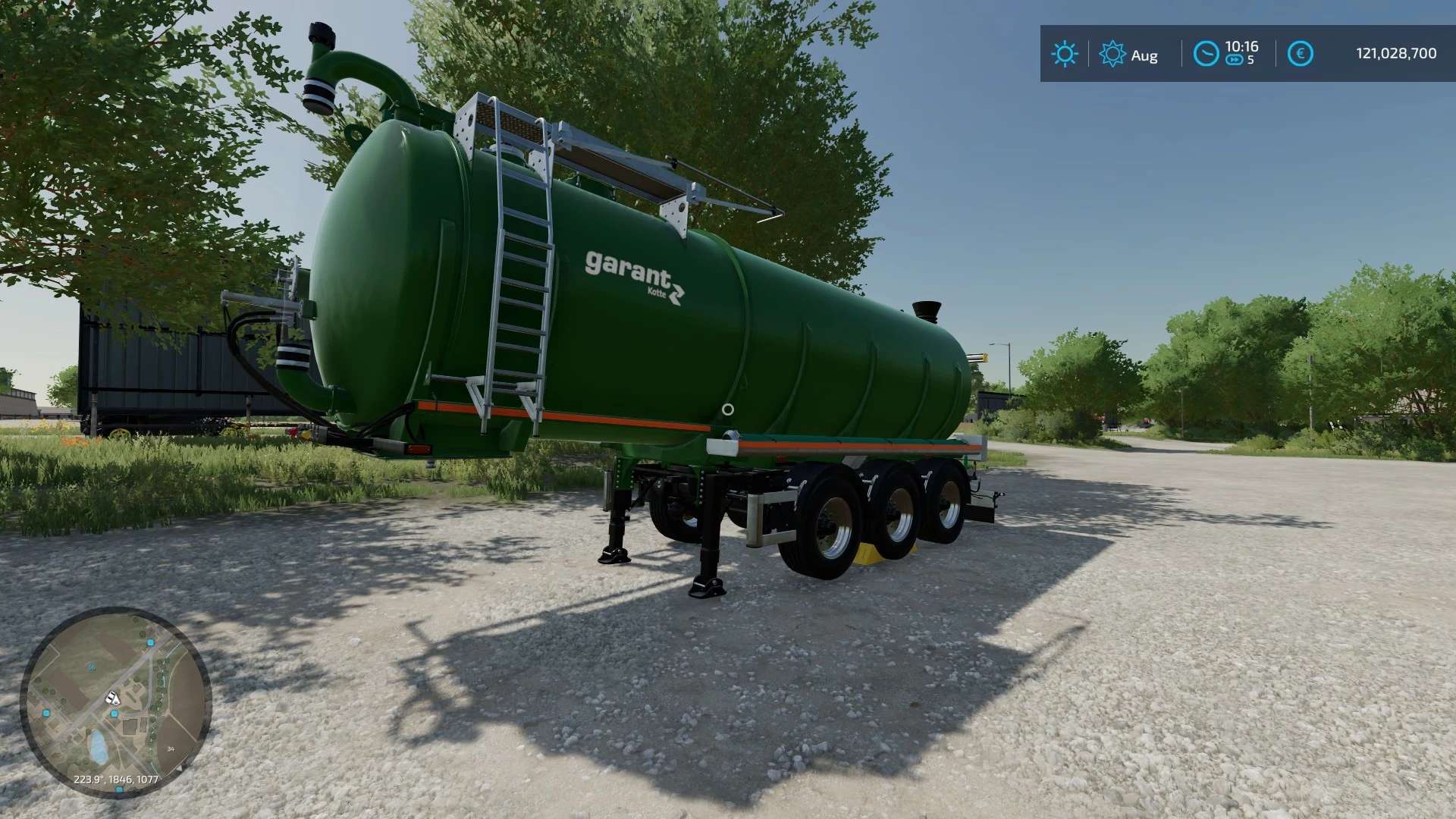The width and height of the screenshot is (1456, 819).
Task: Select the August season icon
Action: [x=1112, y=54]
